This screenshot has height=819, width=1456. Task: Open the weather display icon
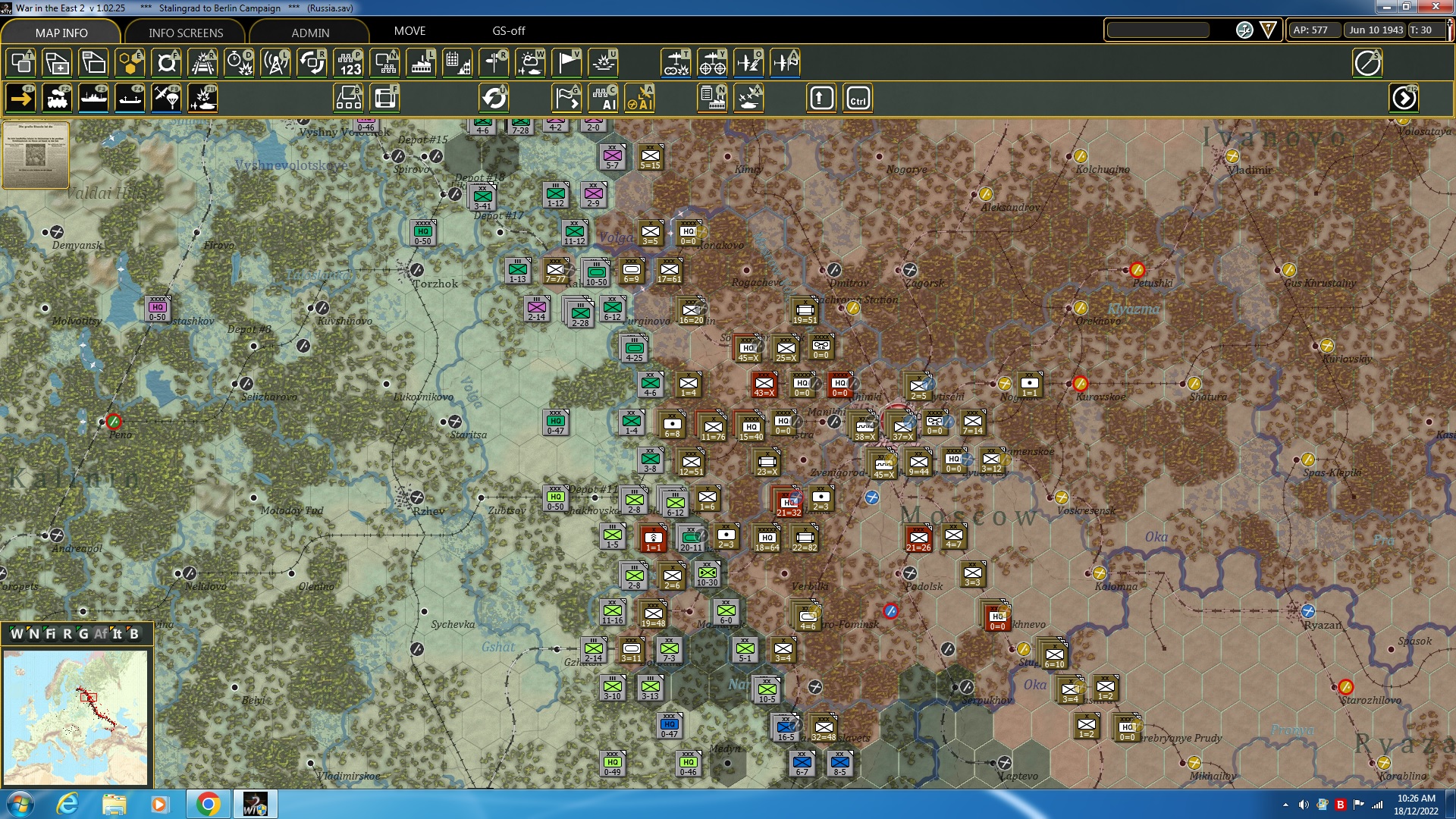coord(531,63)
